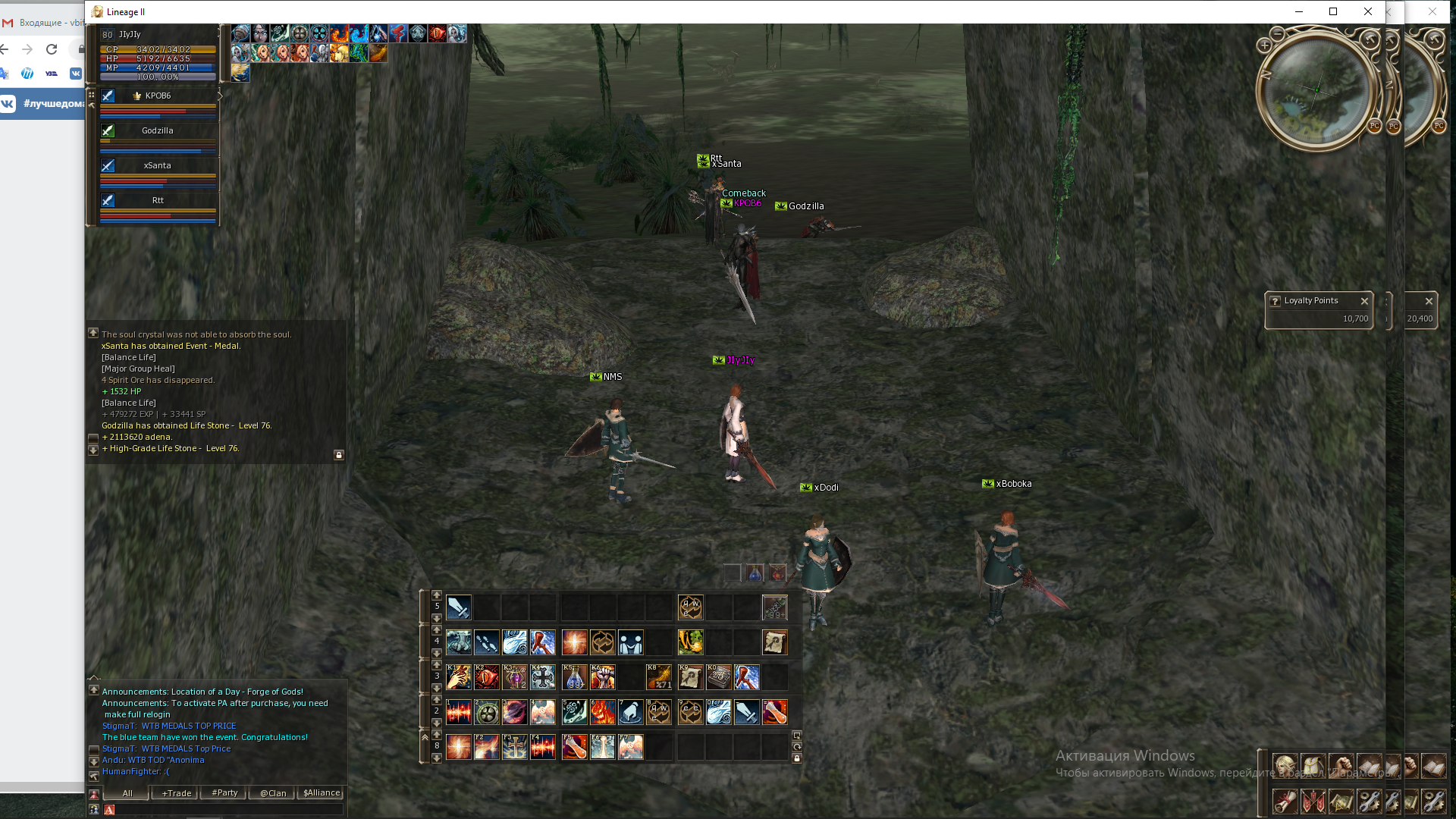This screenshot has height=819, width=1456.
Task: Maximize the Lineage II window
Action: (x=1333, y=11)
